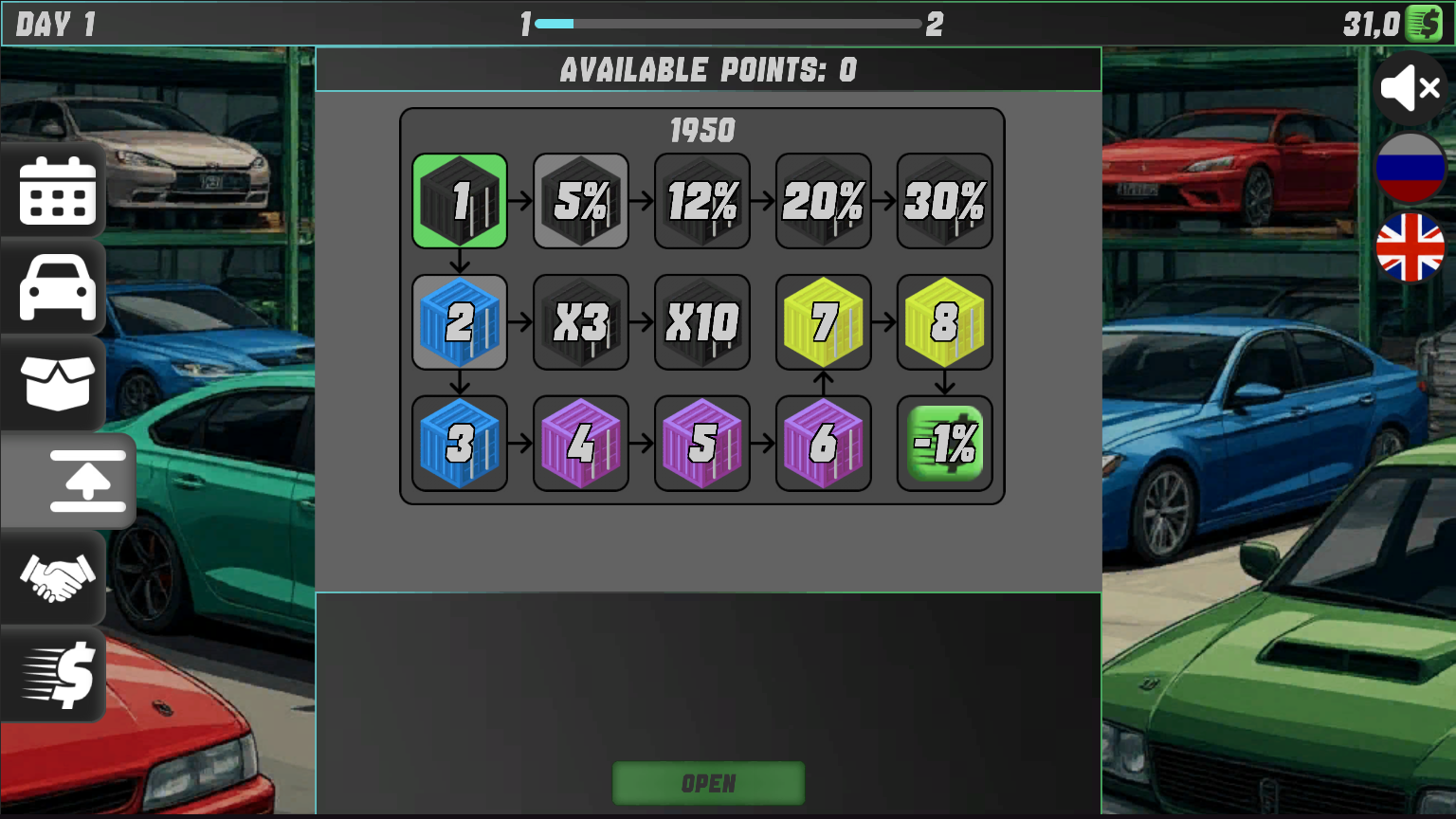Select the highlighted upgrade arrow sidebar icon
Viewport: 1456px width, 819px height.
pos(85,482)
